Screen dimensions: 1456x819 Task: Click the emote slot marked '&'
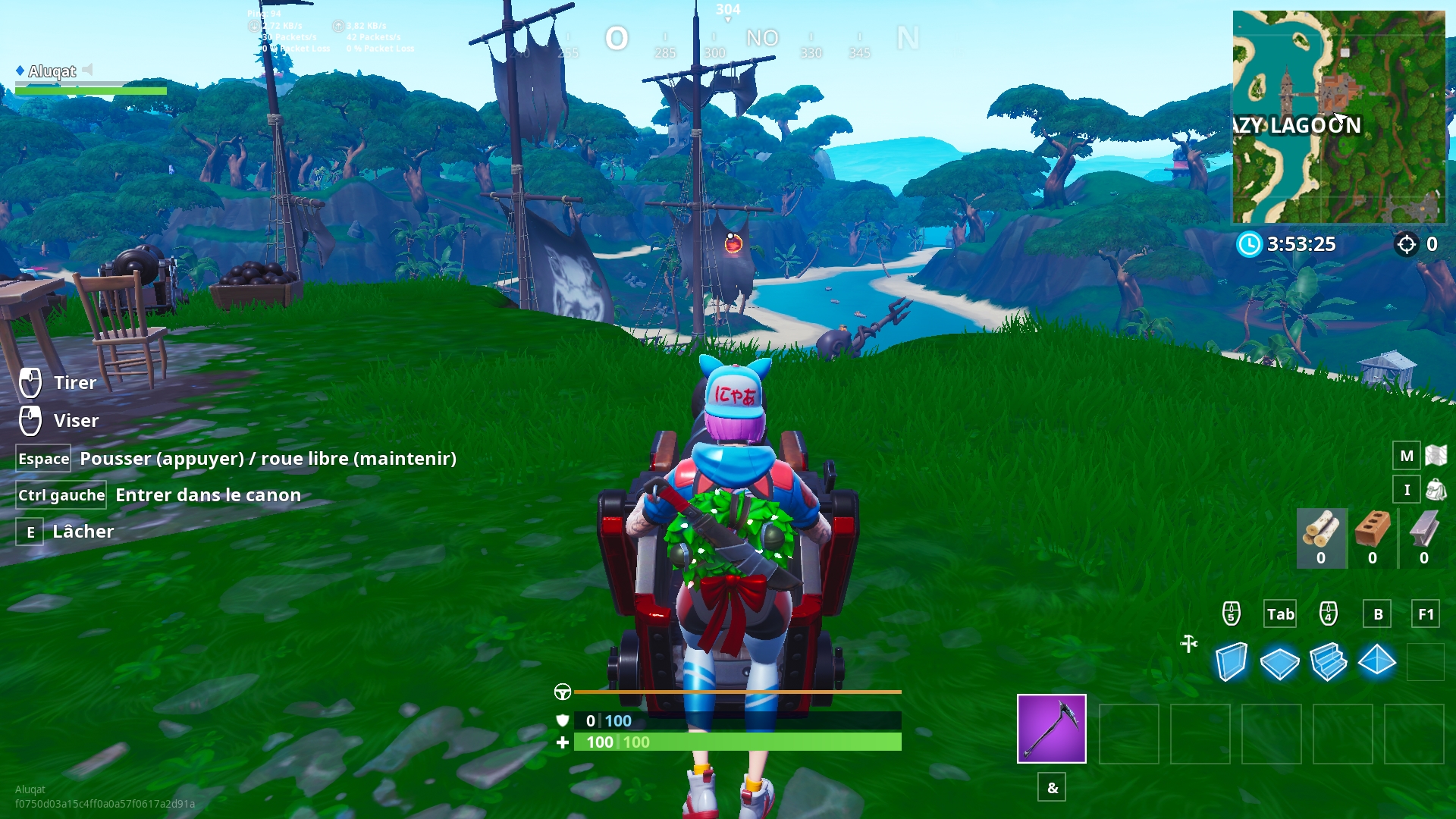click(1051, 788)
